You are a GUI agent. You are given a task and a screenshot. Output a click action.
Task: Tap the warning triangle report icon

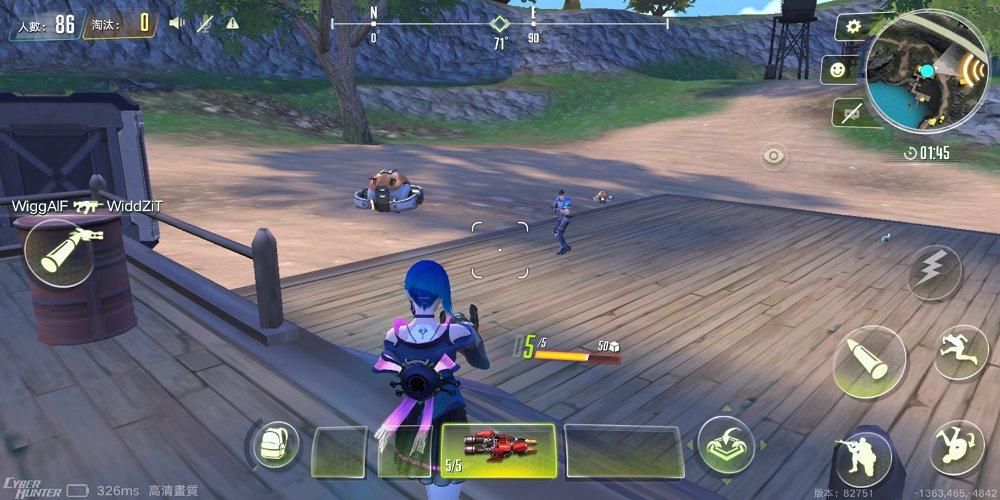click(x=232, y=22)
